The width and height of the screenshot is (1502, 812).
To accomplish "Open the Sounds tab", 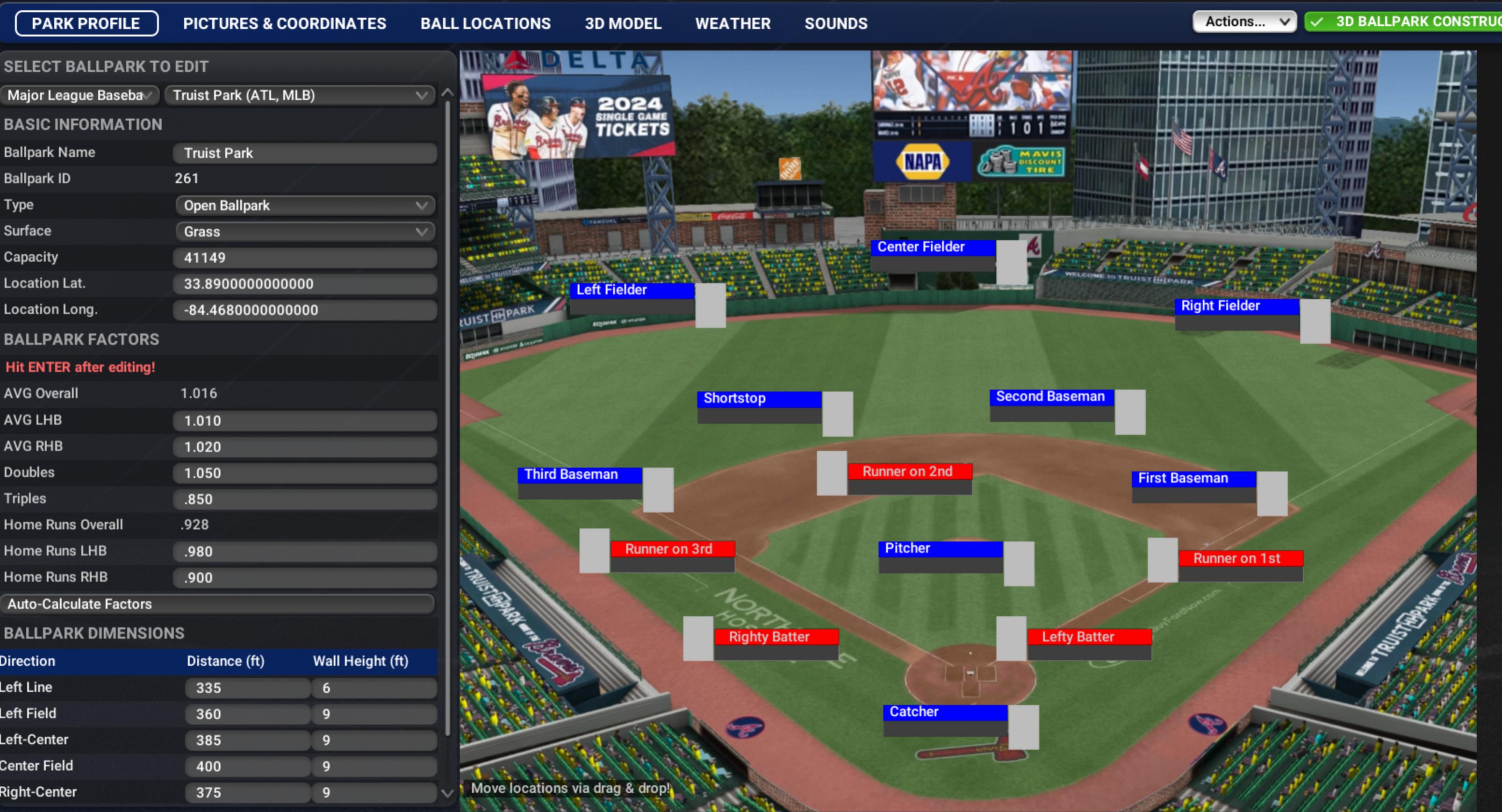I will click(835, 23).
